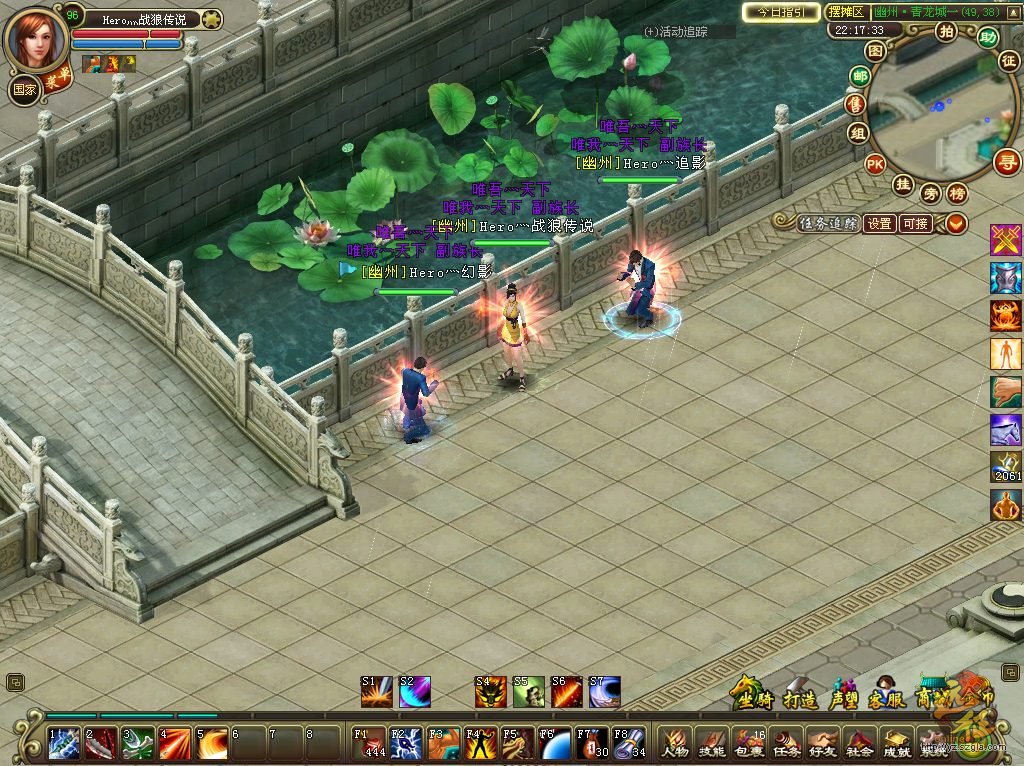Open the 人物 character panel
Image resolution: width=1024 pixels, height=766 pixels.
[674, 743]
